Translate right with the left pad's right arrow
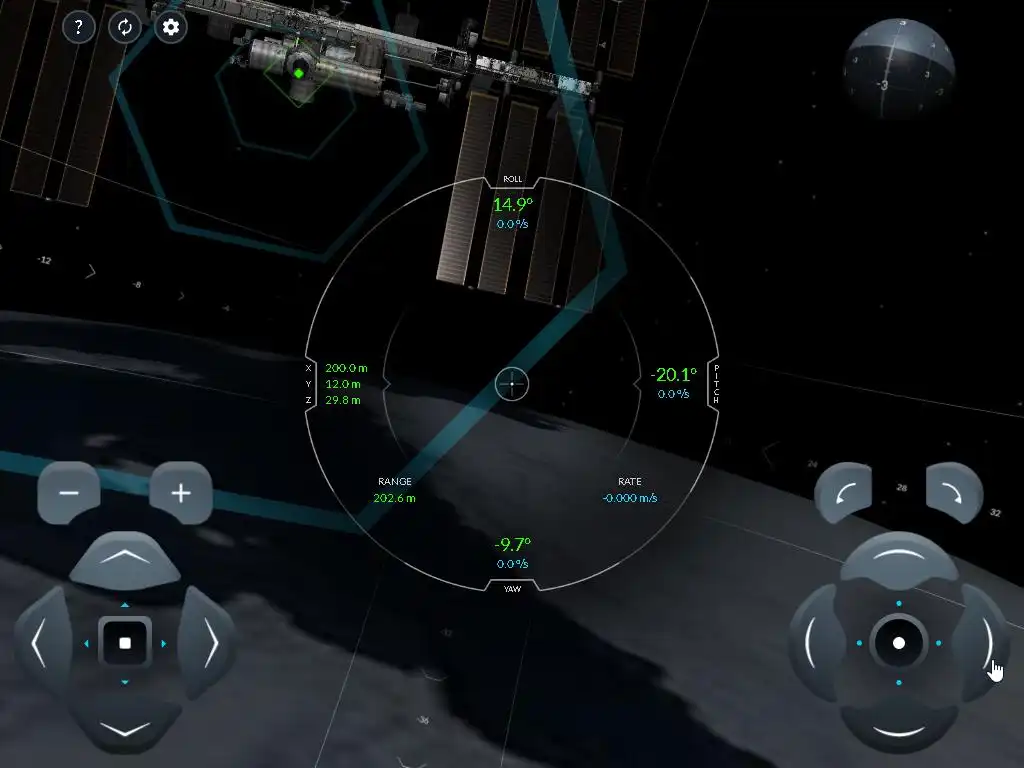This screenshot has height=768, width=1024. tap(209, 643)
